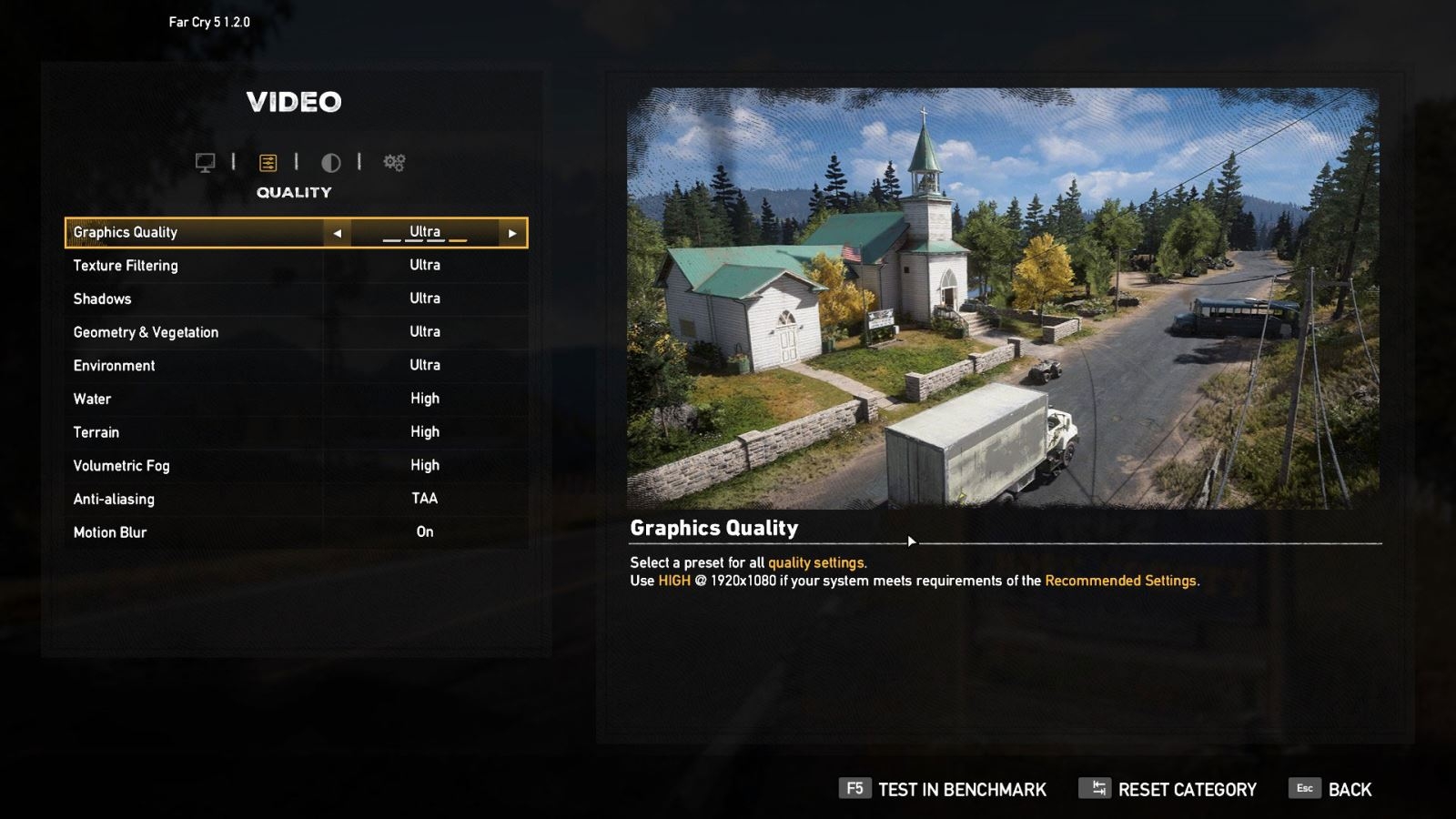Click the Reset Category key icon
The width and height of the screenshot is (1456, 819).
coord(1095,788)
